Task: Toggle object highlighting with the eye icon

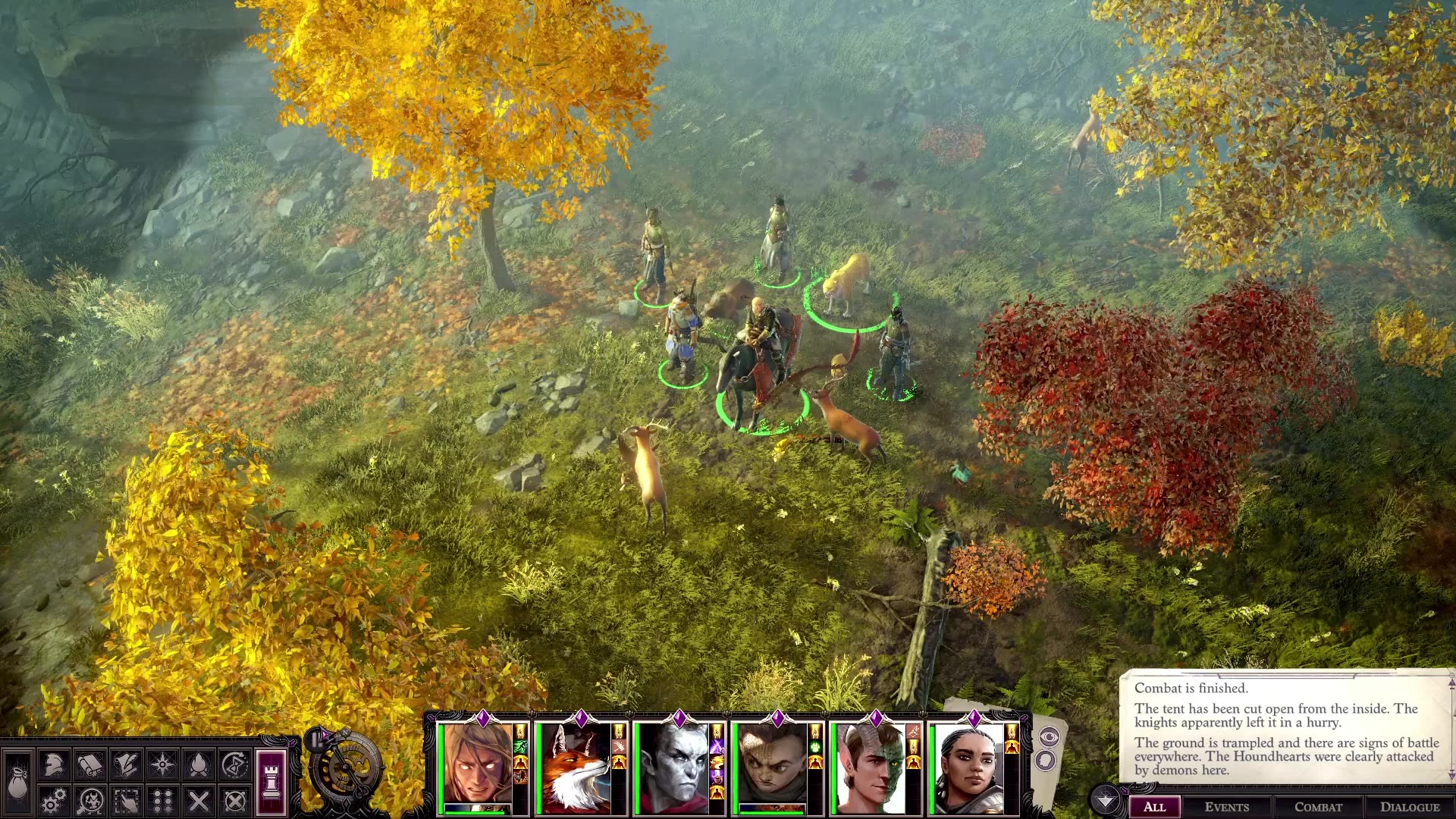Action: click(x=1050, y=736)
